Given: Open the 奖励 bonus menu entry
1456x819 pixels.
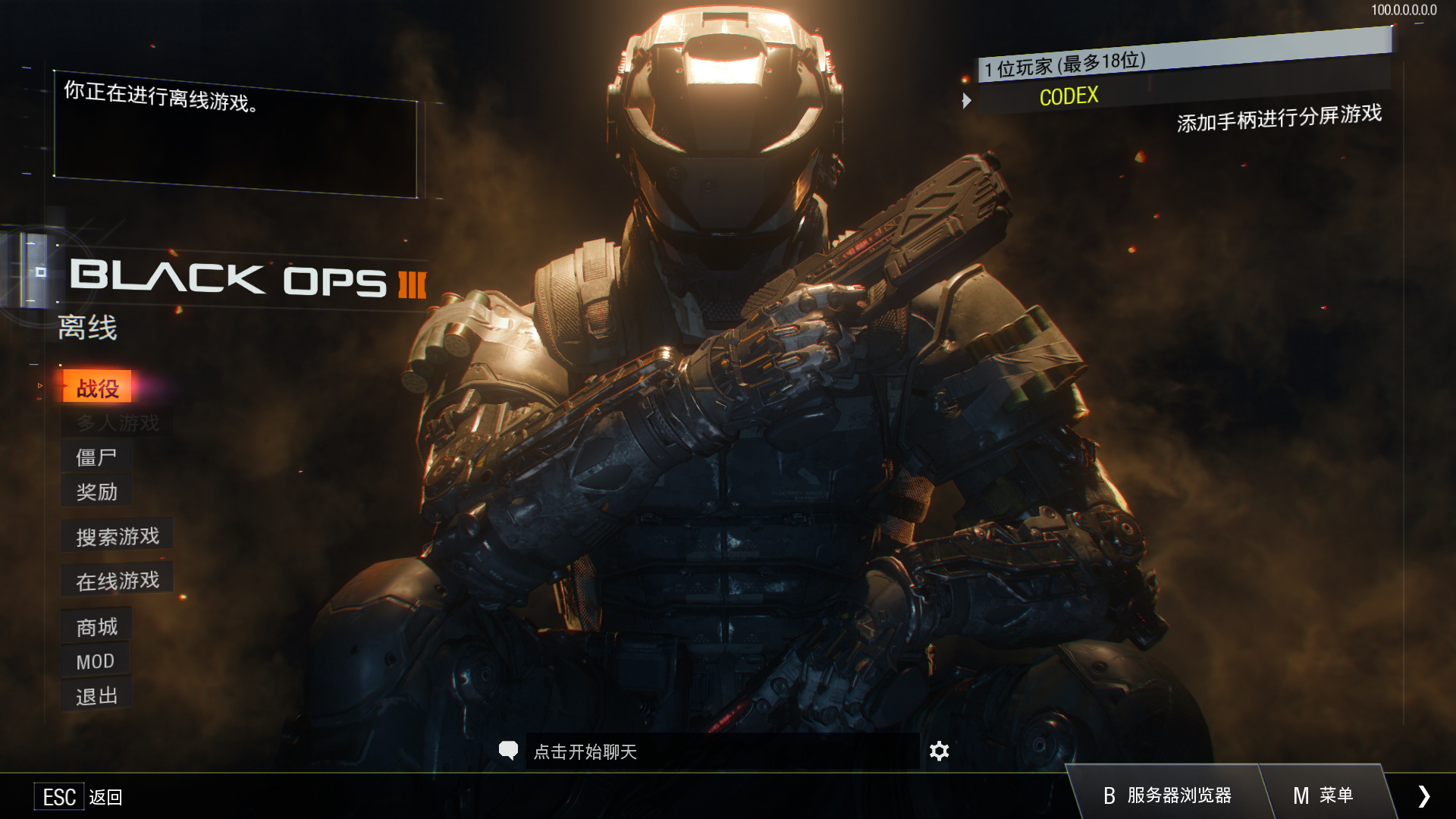Looking at the screenshot, I should [96, 492].
